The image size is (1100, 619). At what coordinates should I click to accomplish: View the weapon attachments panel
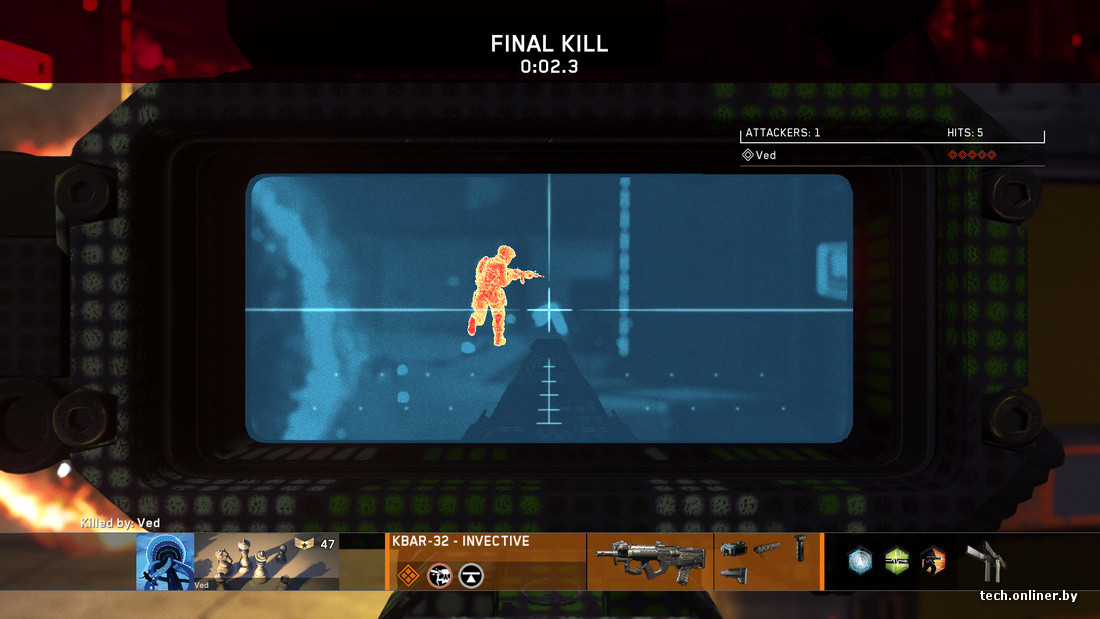tap(767, 562)
